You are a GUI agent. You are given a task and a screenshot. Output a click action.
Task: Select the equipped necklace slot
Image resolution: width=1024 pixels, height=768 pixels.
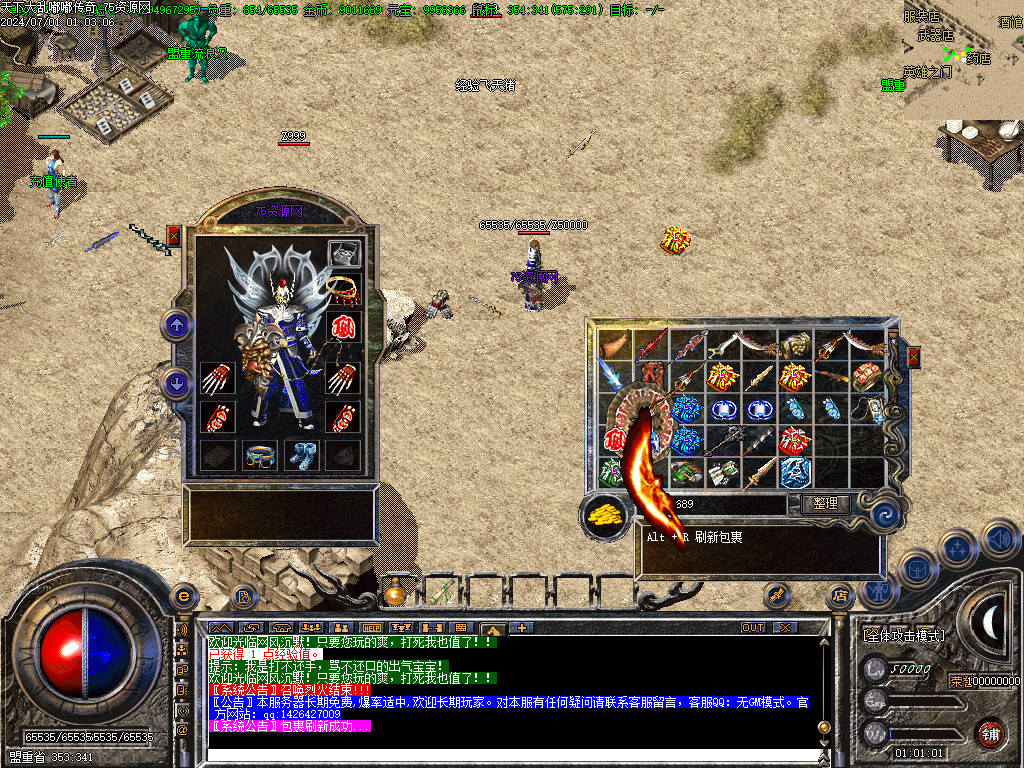(343, 289)
